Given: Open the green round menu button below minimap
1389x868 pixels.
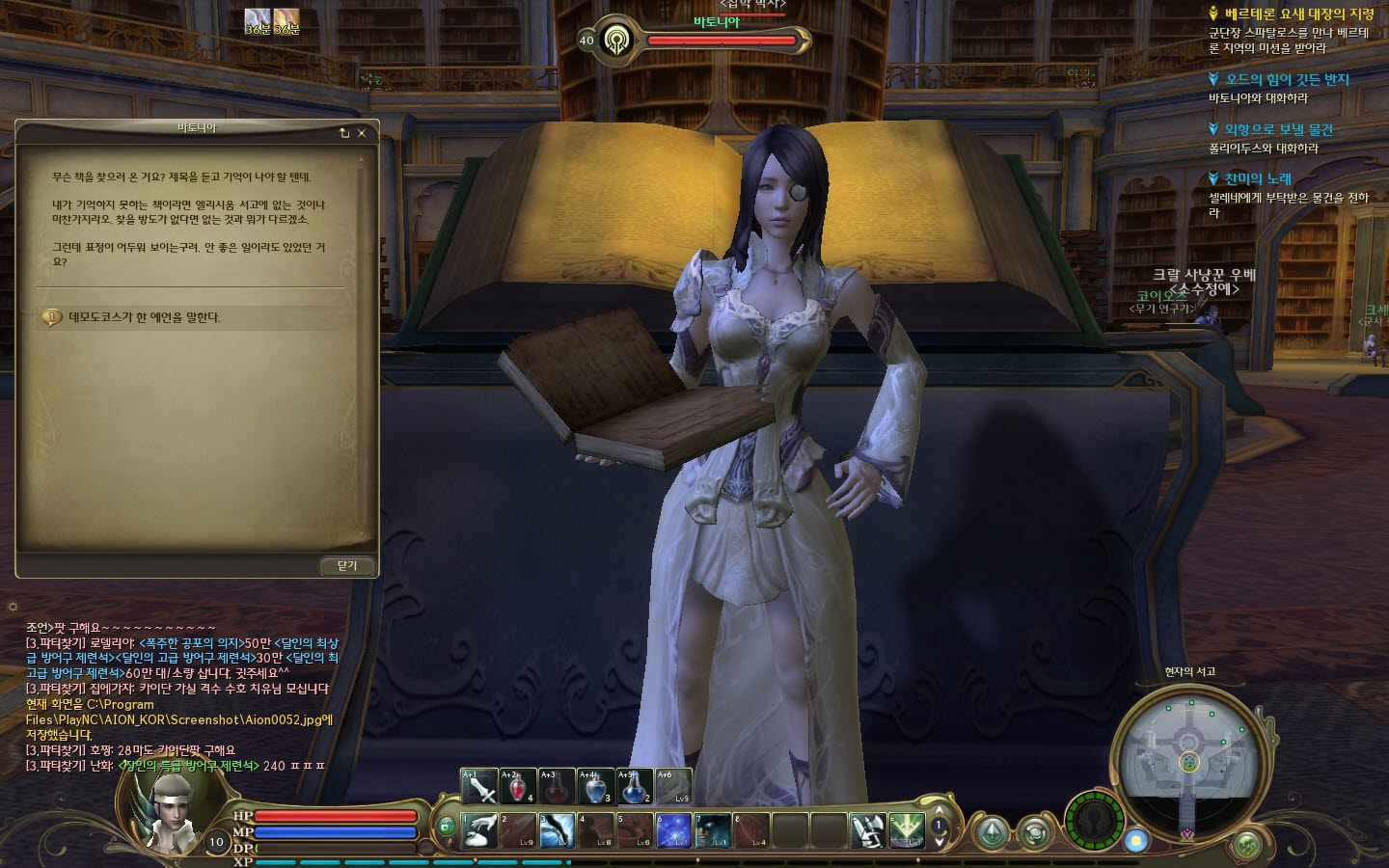Looking at the screenshot, I should click(x=1247, y=845).
